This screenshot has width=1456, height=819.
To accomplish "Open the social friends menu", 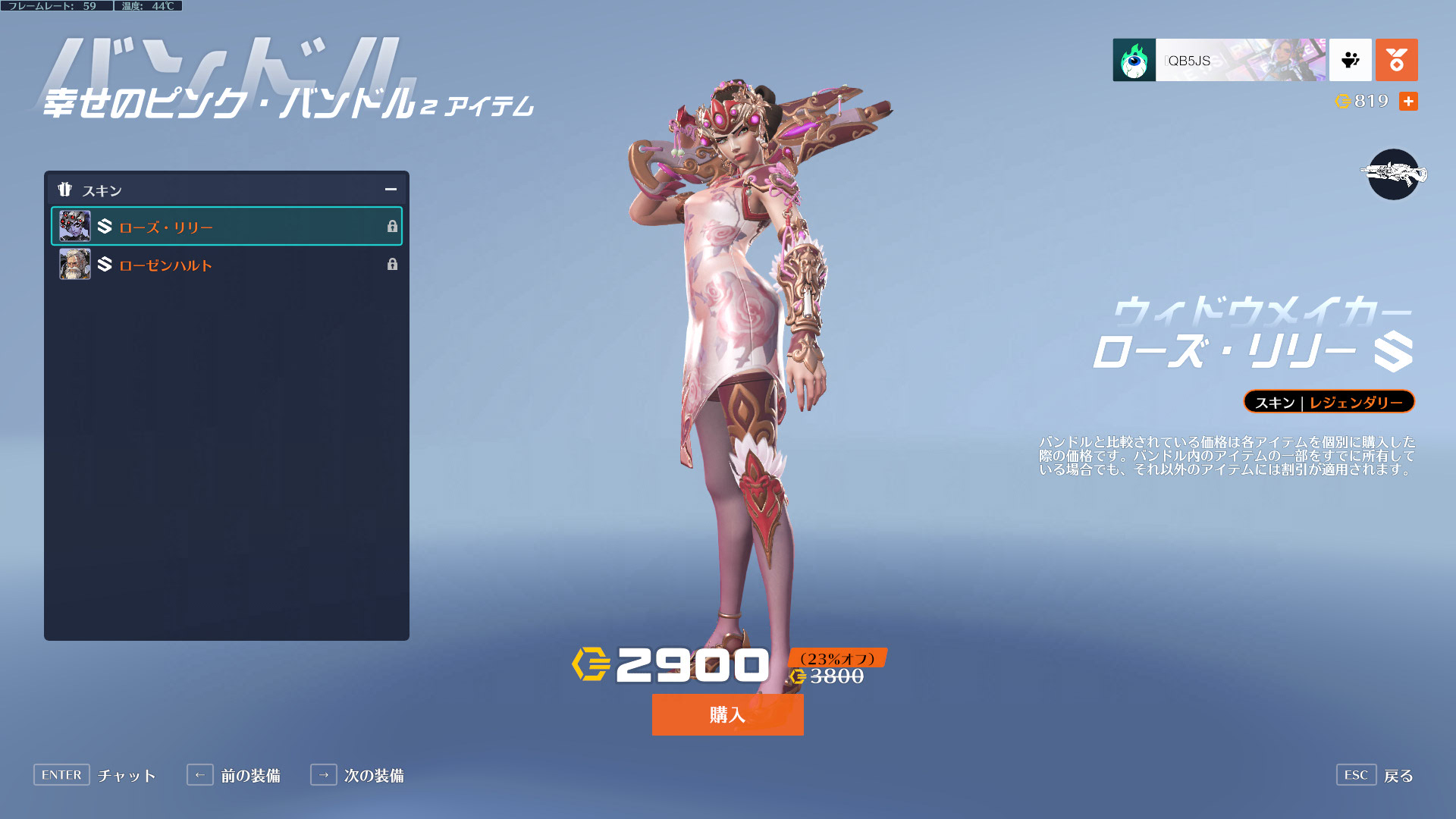I will pos(1350,60).
